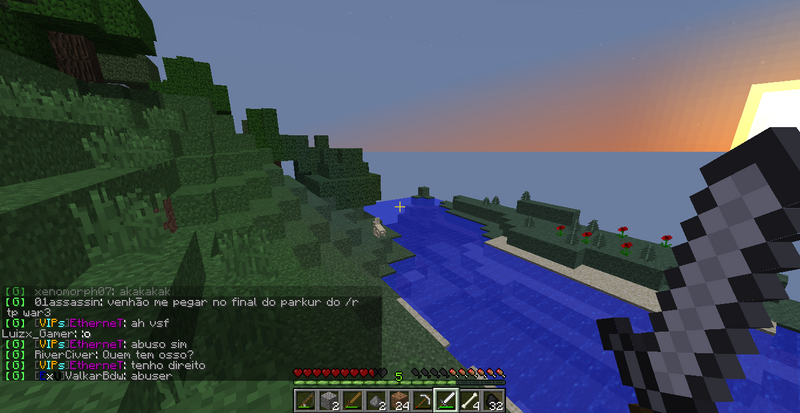The width and height of the screenshot is (800, 413).
Task: Select the bone stack slot
Action: click(x=468, y=402)
